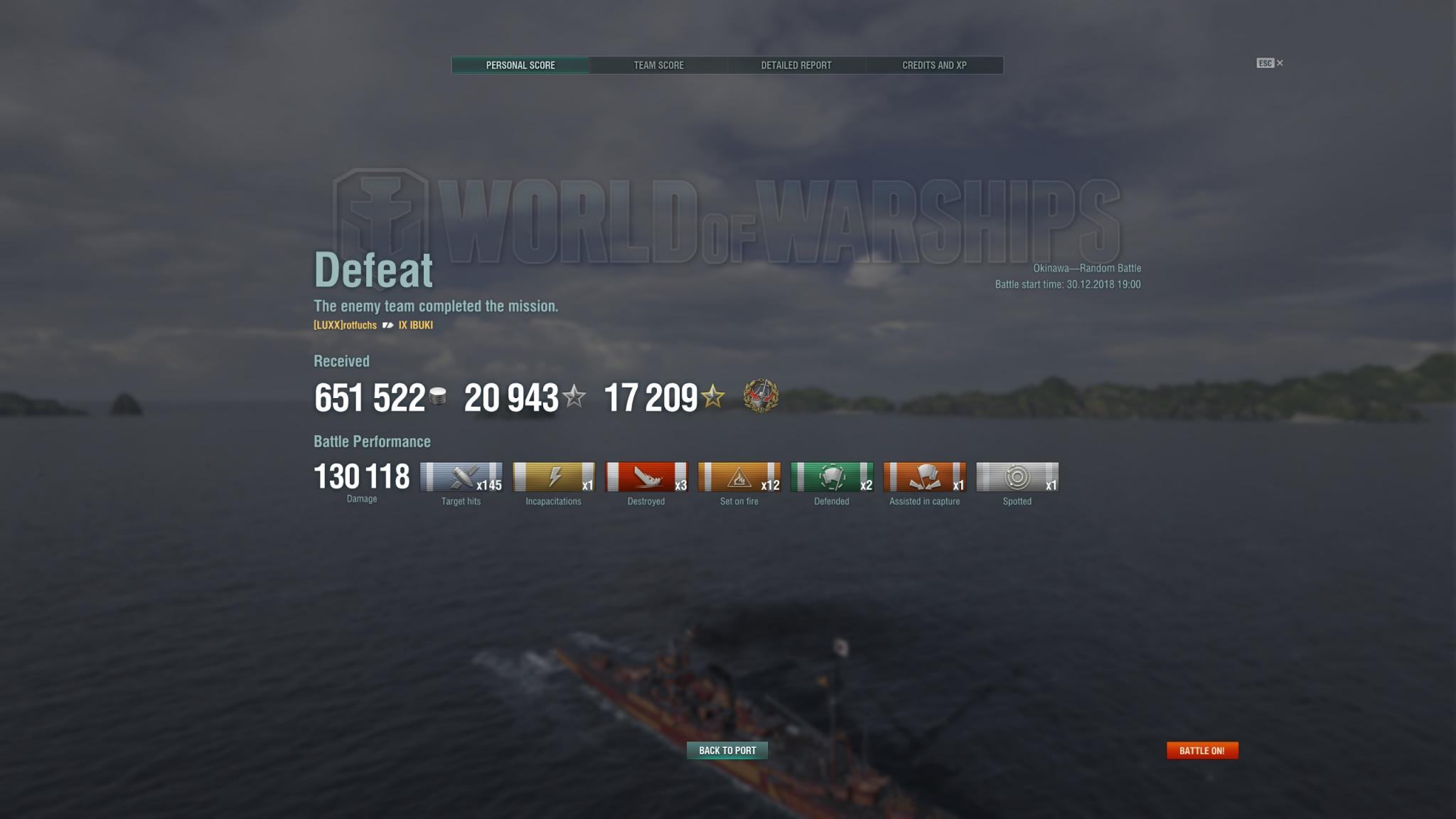
Task: Click the Target hits ribbon
Action: pyautogui.click(x=461, y=477)
